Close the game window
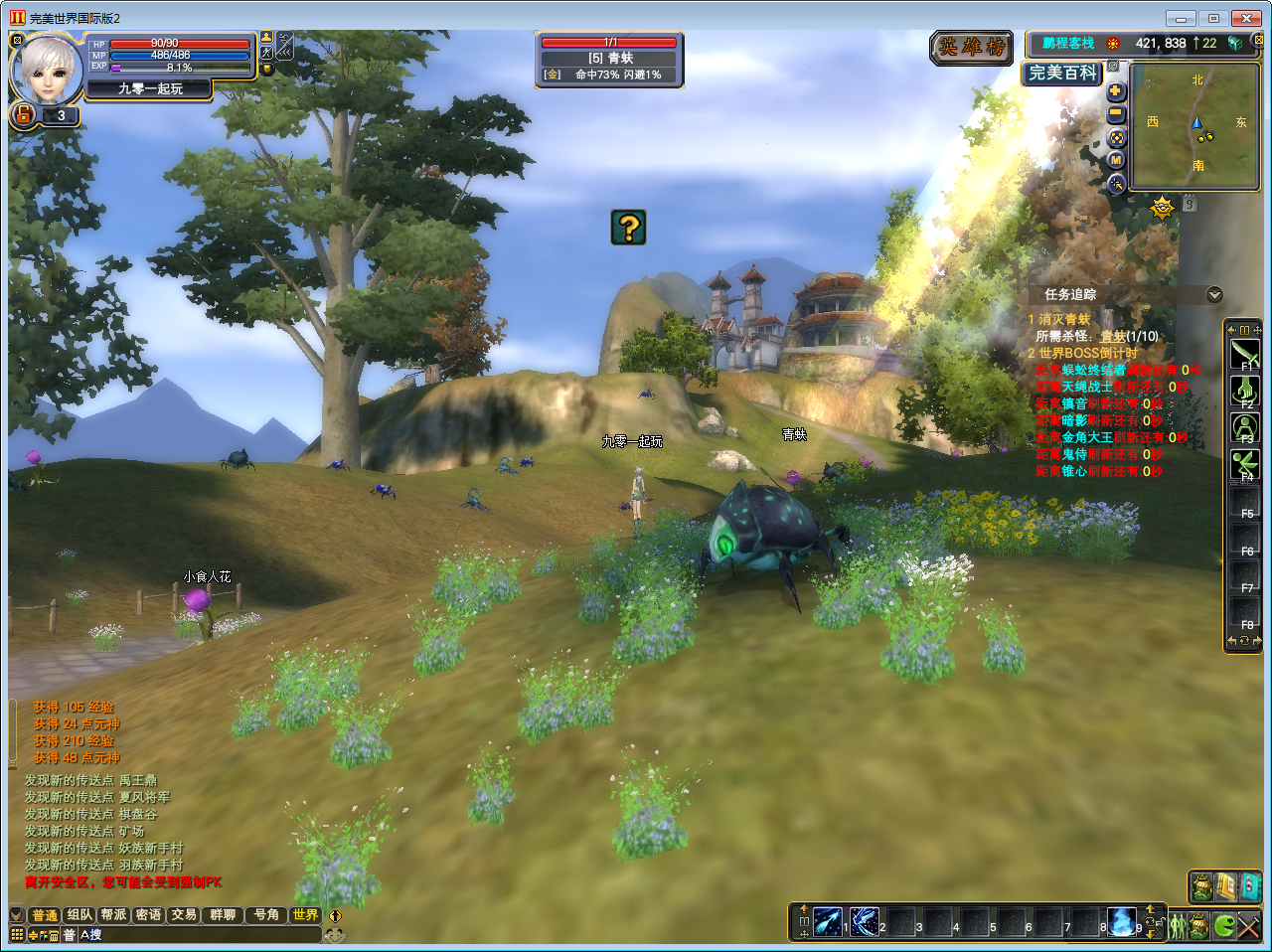The height and width of the screenshot is (952, 1272). point(1246,18)
